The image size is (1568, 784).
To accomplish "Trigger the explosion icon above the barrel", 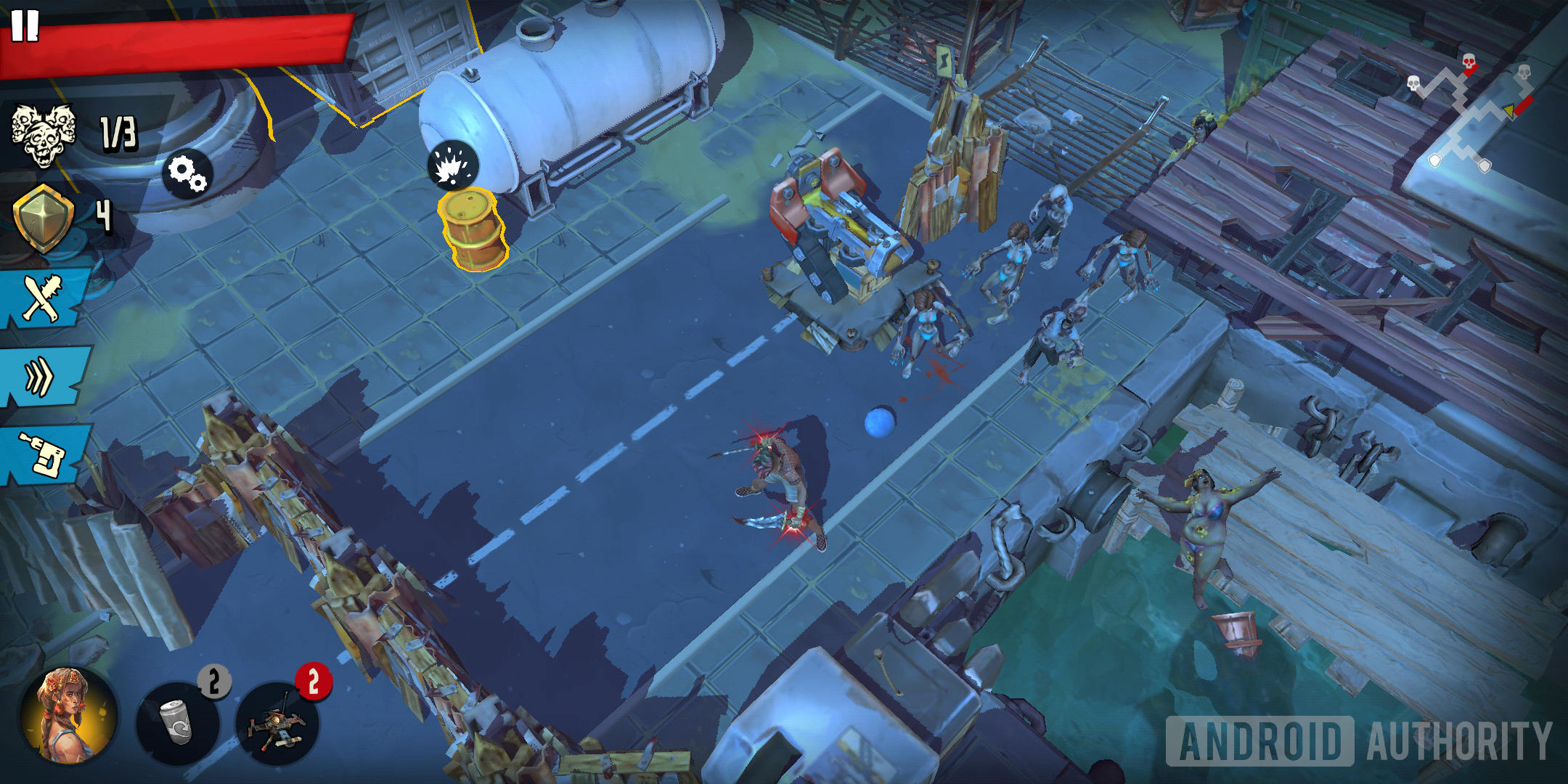I will point(453,165).
